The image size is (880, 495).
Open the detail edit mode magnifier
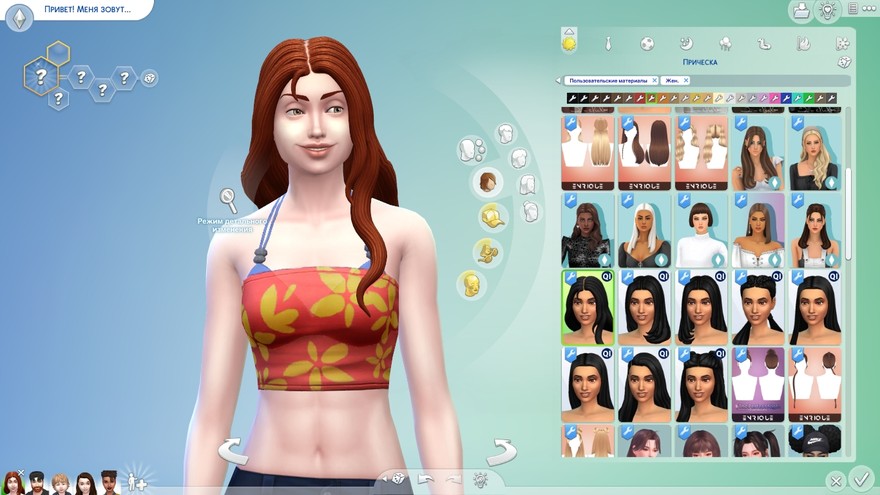coord(229,197)
